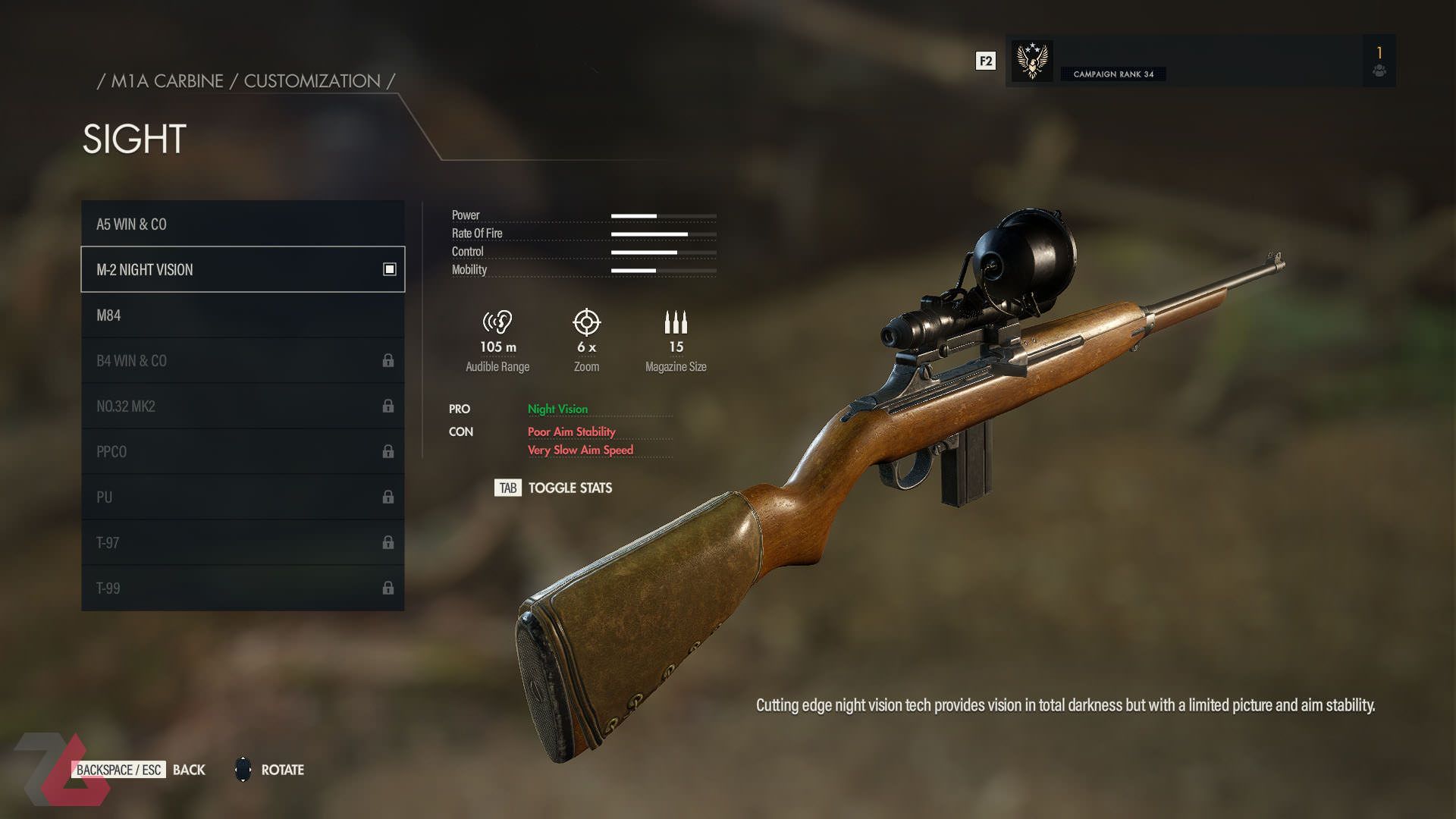Viewport: 1456px width, 819px height.
Task: Choose the locked PPCO sight entry
Action: (x=242, y=451)
